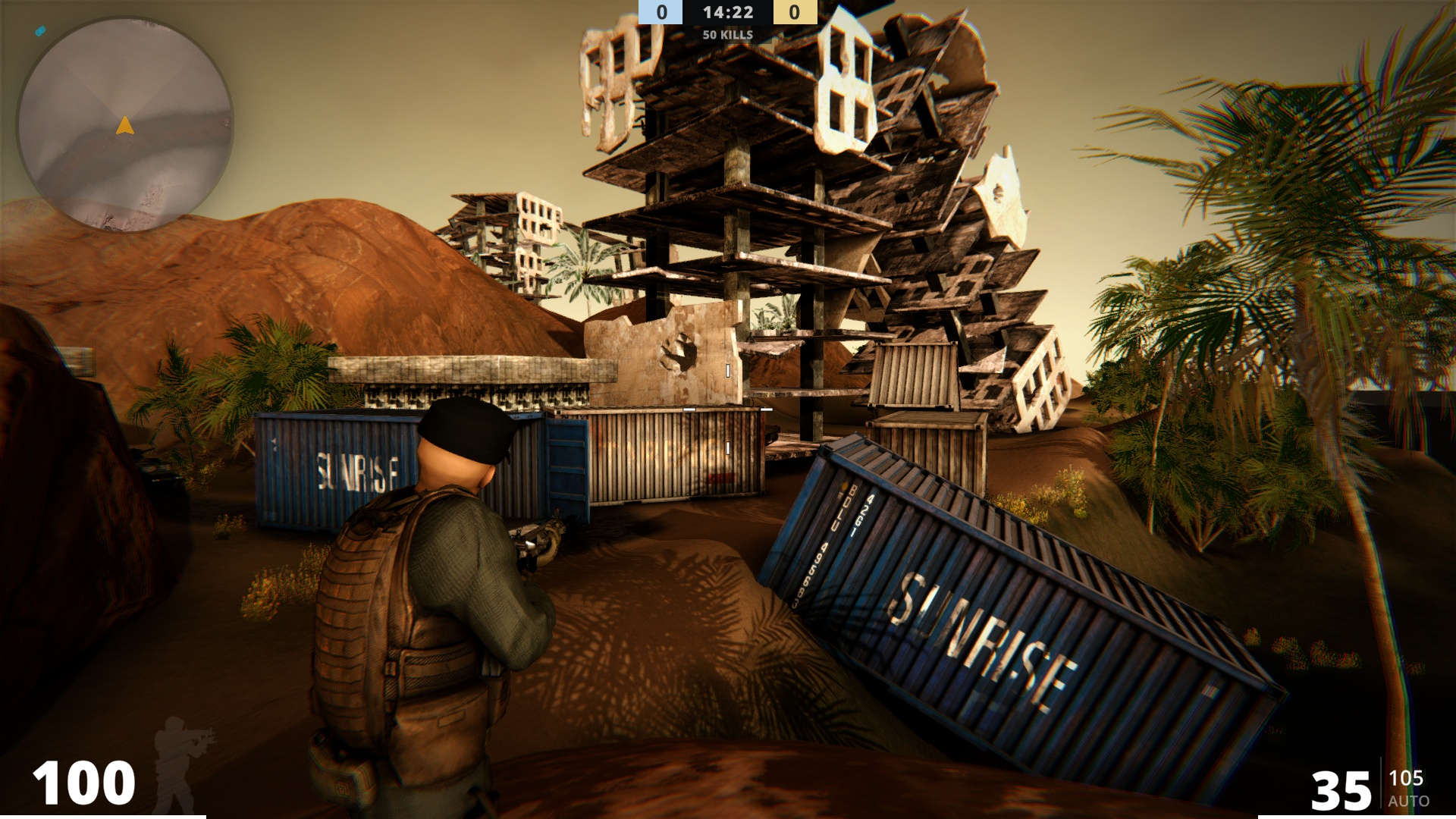Select the blue team score tab

tap(661, 12)
